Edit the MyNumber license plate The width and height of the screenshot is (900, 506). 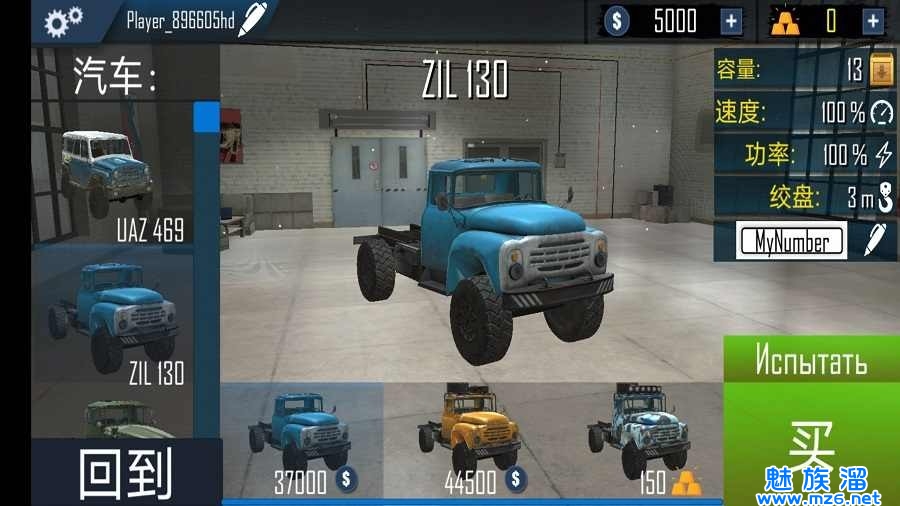tap(790, 241)
